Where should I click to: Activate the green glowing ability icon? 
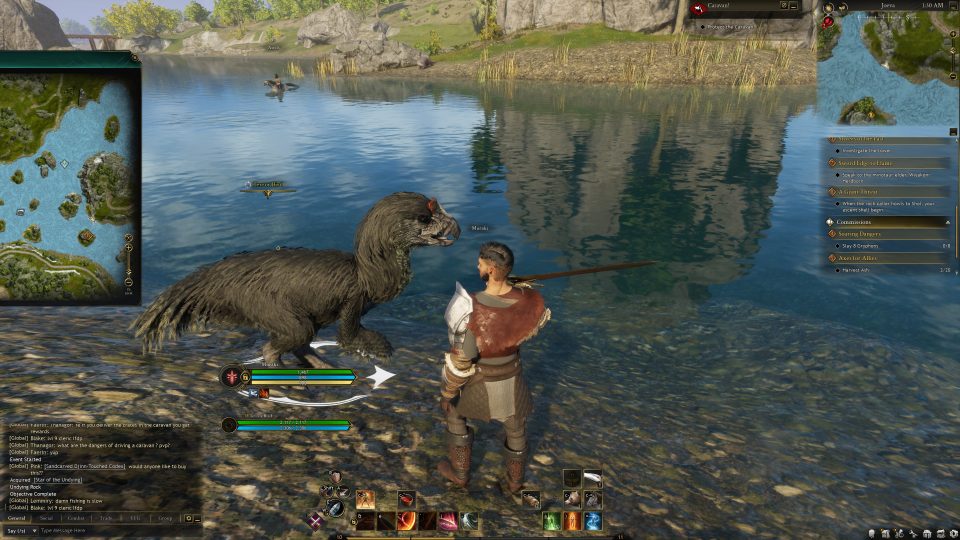[551, 521]
